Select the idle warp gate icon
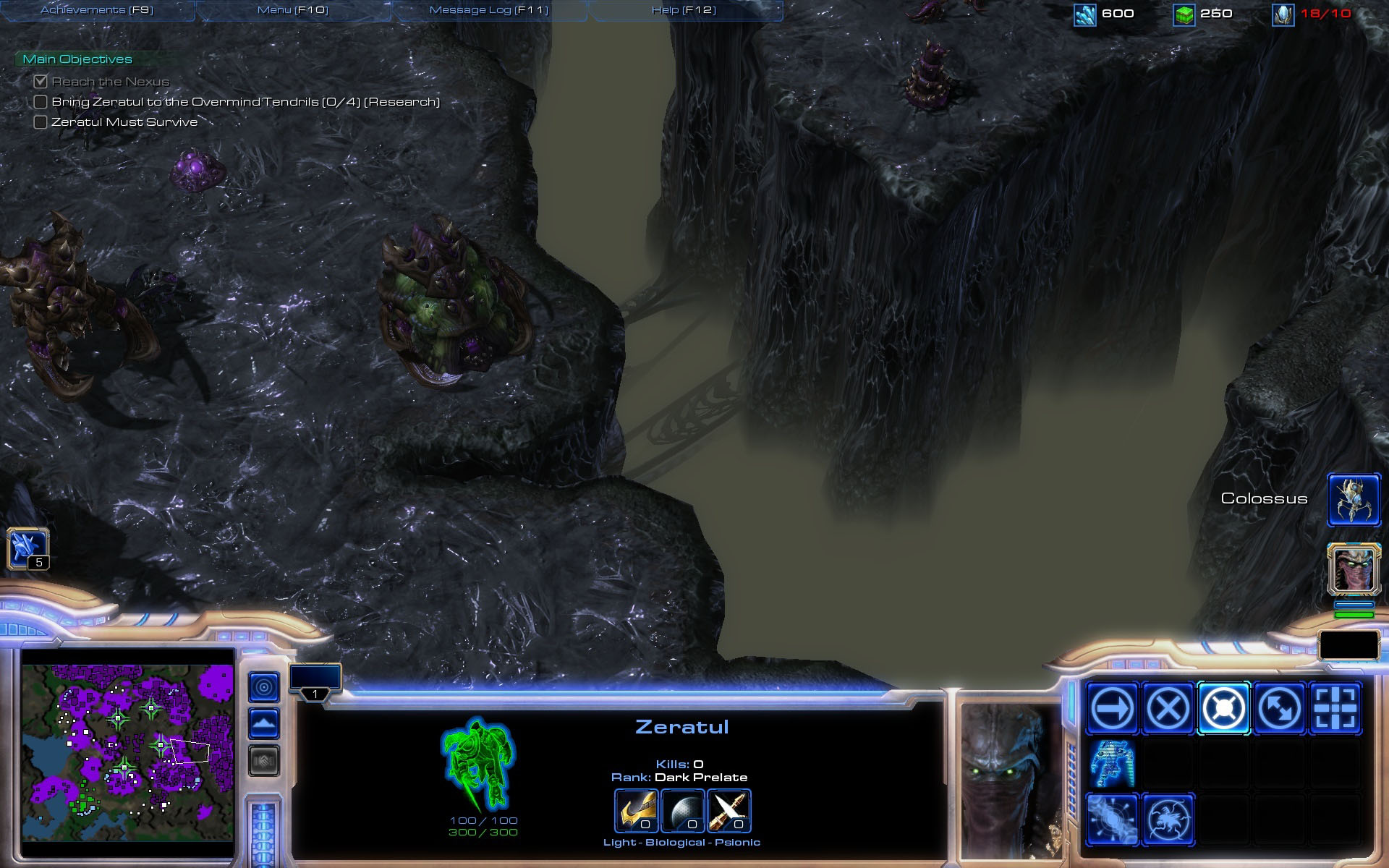The image size is (1389, 868). pos(27,548)
